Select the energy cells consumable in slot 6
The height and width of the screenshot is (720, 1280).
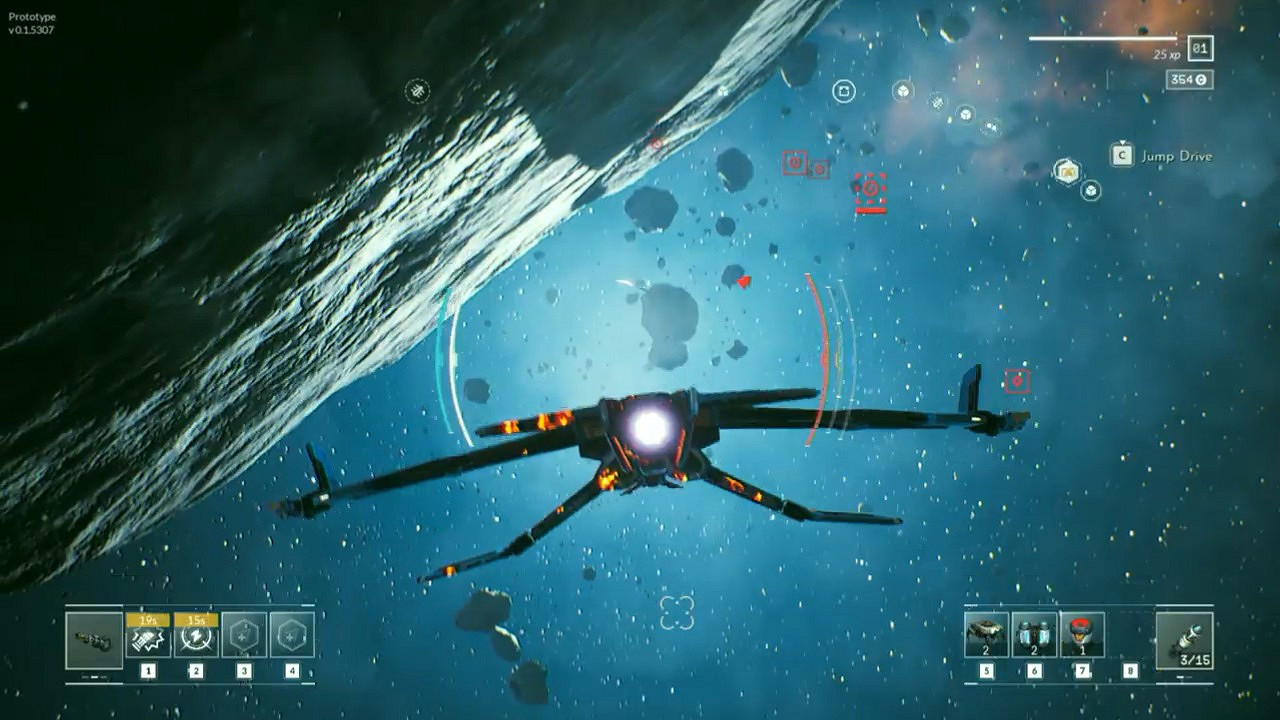point(1033,633)
